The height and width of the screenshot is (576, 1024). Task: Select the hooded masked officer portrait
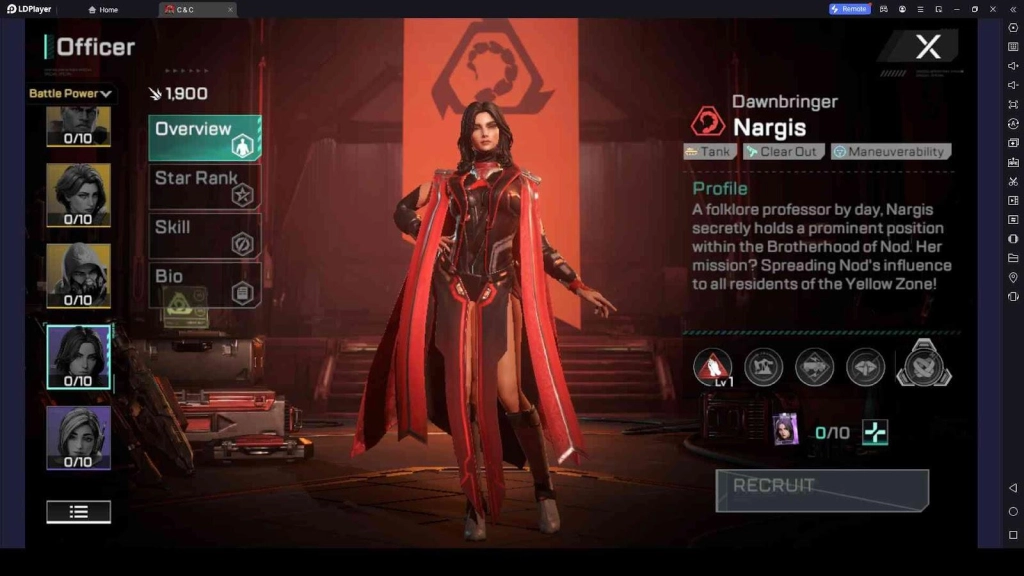pyautogui.click(x=78, y=273)
